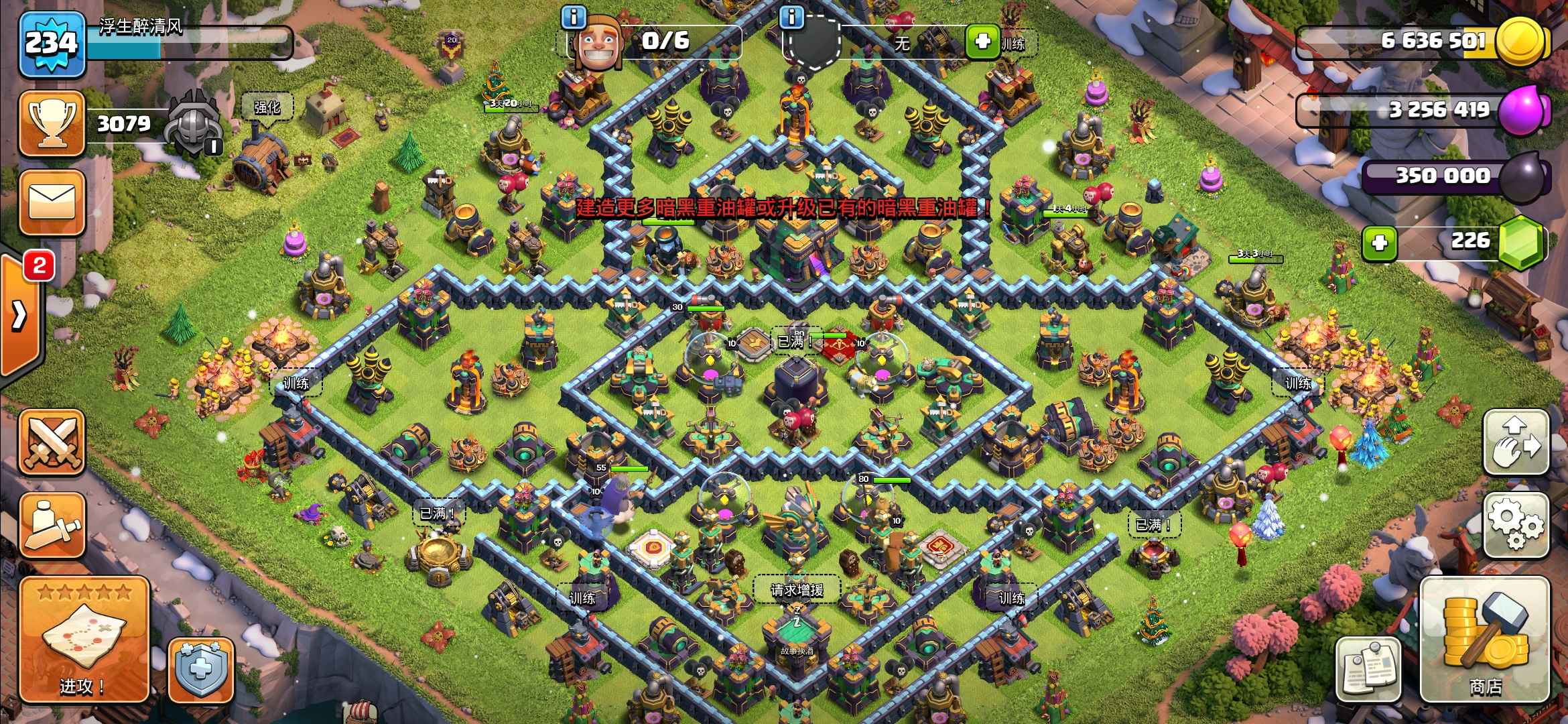Screen dimensions: 1568x724
Task: Open the army training overview button
Action: coord(52,525)
